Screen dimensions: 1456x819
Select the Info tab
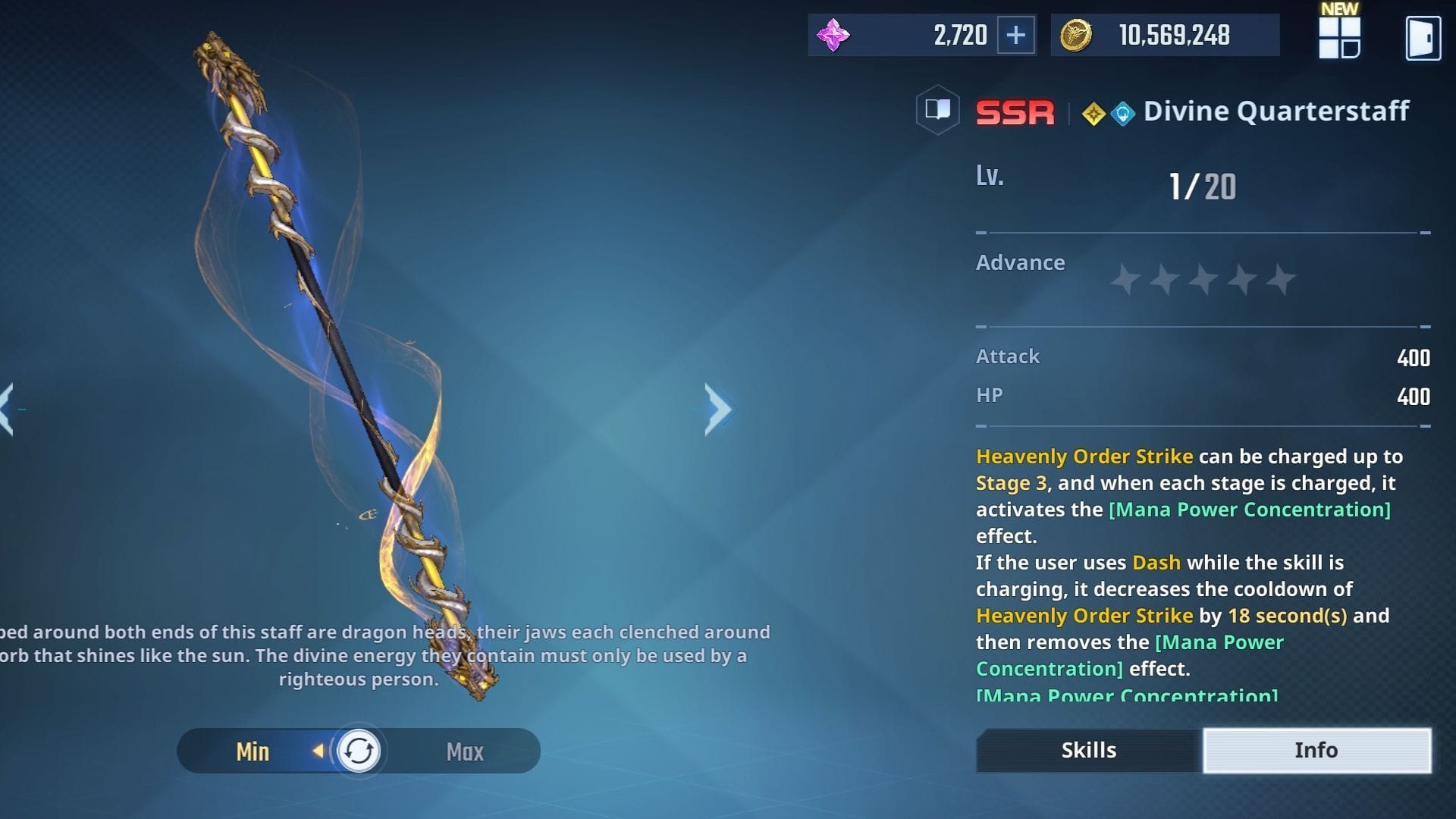[1316, 750]
